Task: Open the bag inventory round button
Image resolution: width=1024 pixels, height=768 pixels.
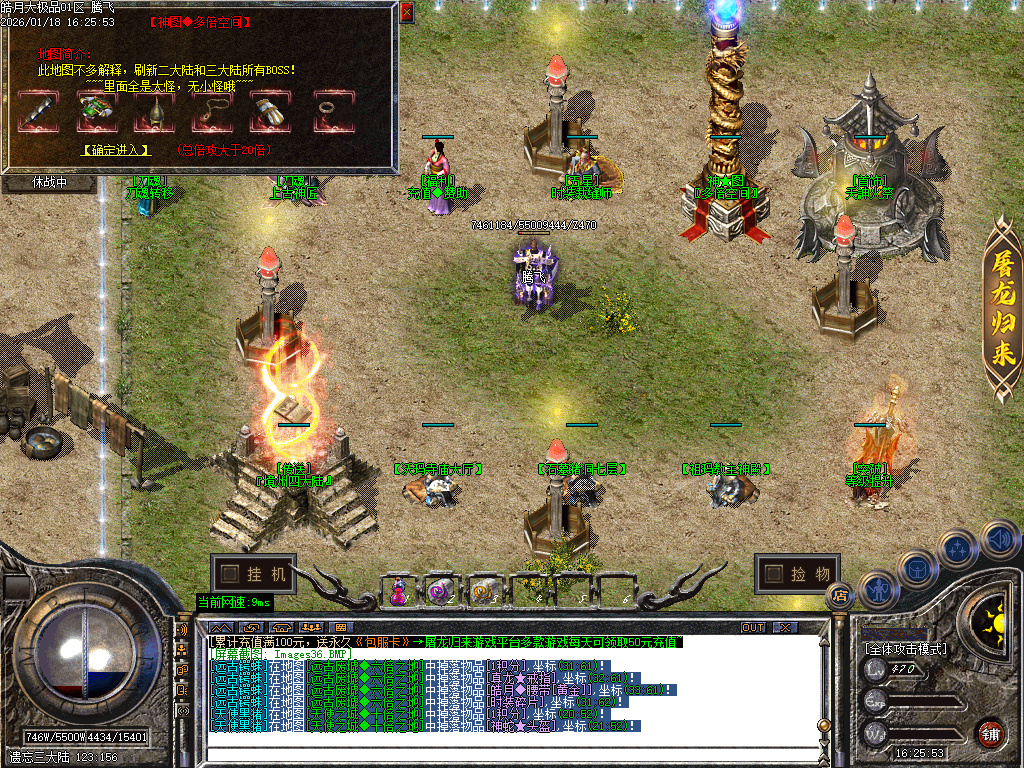Action: [x=916, y=568]
